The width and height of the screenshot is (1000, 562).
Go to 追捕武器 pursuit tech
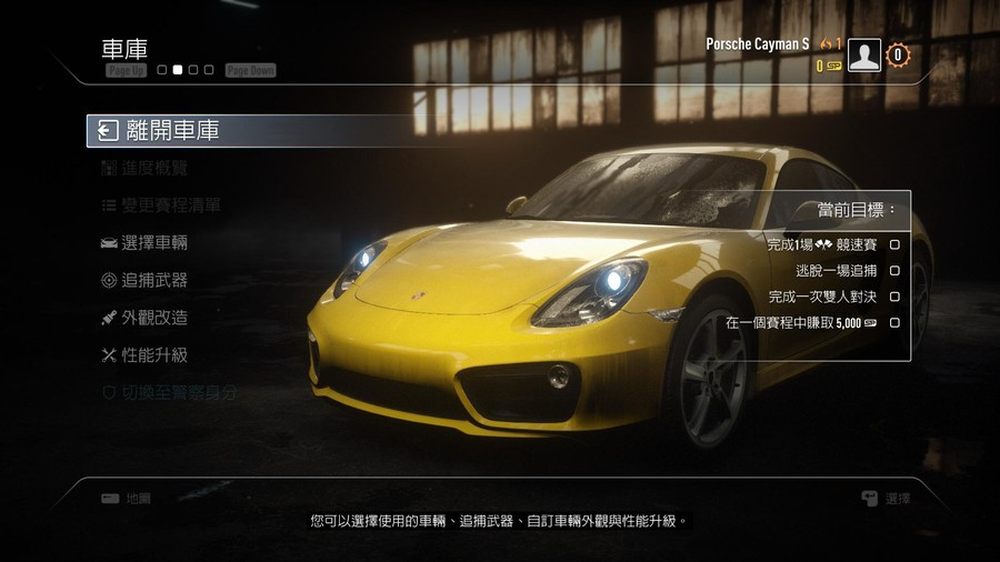[x=154, y=281]
